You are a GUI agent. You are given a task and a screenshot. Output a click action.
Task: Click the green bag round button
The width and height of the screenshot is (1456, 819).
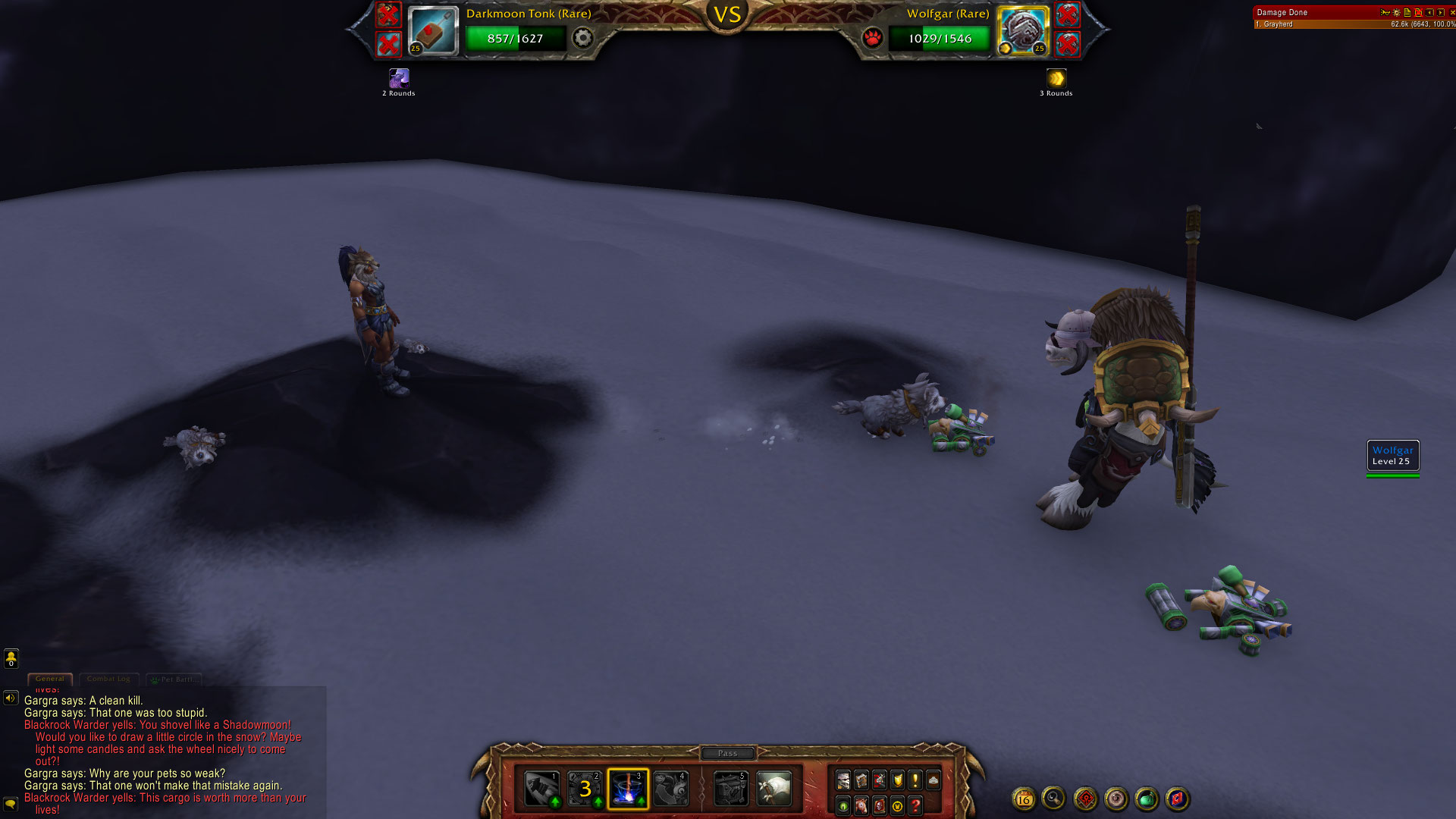click(1147, 799)
